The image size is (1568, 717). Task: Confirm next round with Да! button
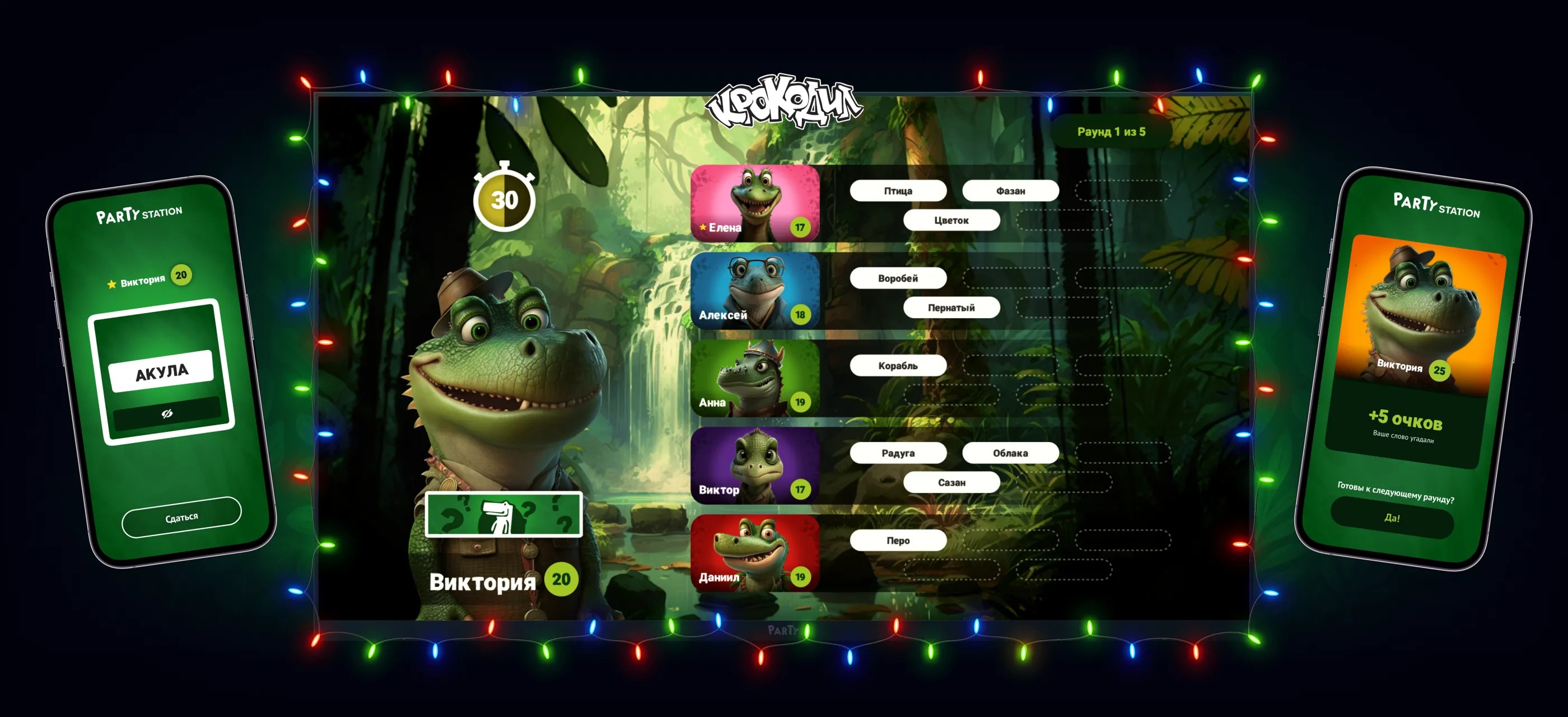point(1392,518)
